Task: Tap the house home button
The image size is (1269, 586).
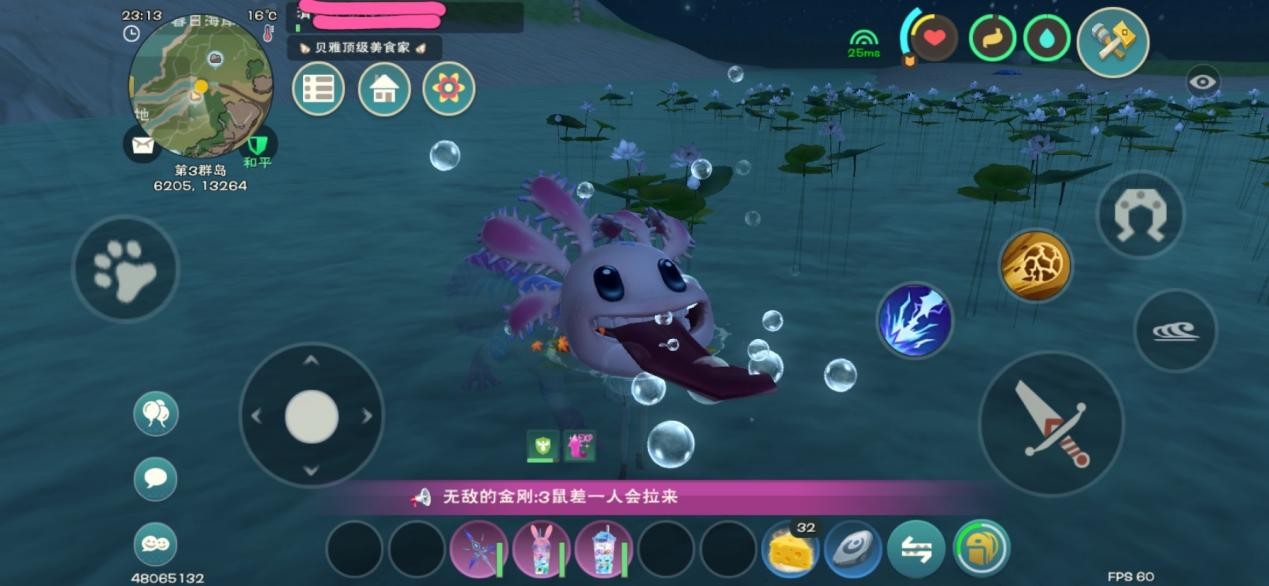Action: (384, 89)
